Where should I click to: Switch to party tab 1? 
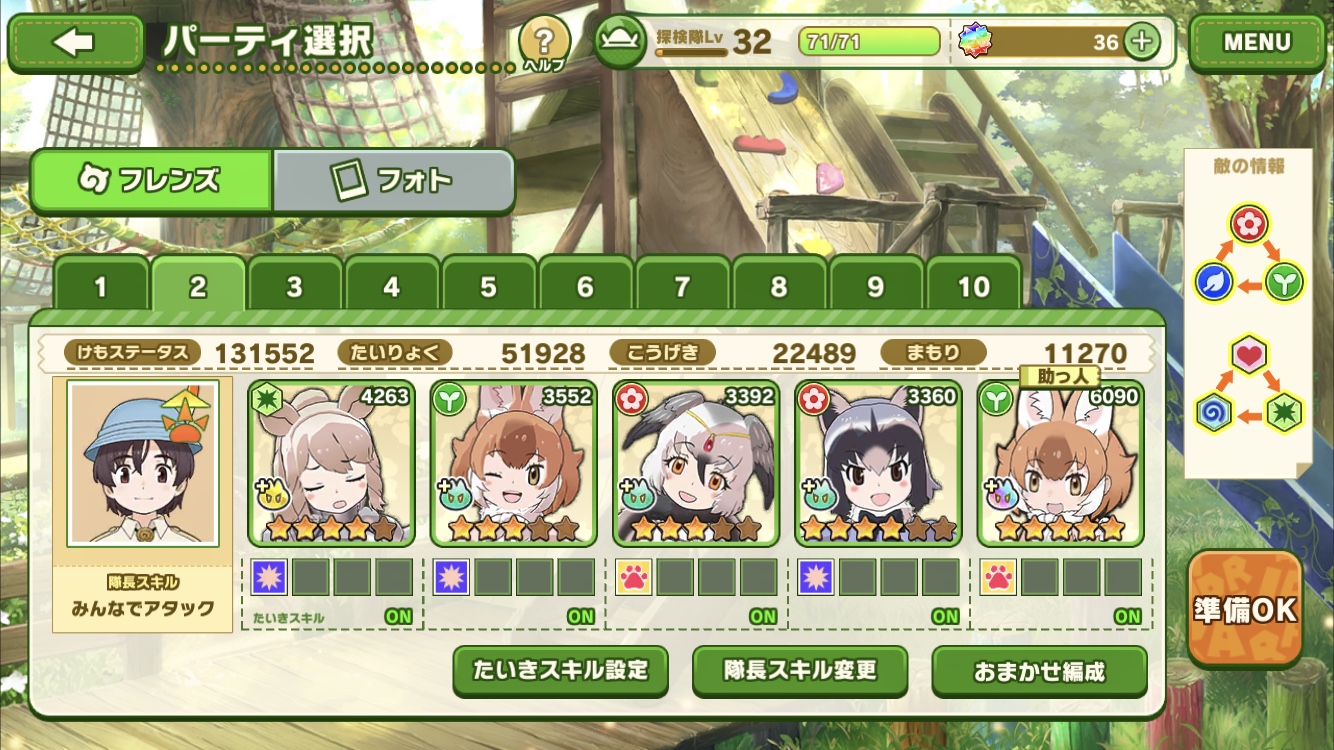click(x=100, y=287)
